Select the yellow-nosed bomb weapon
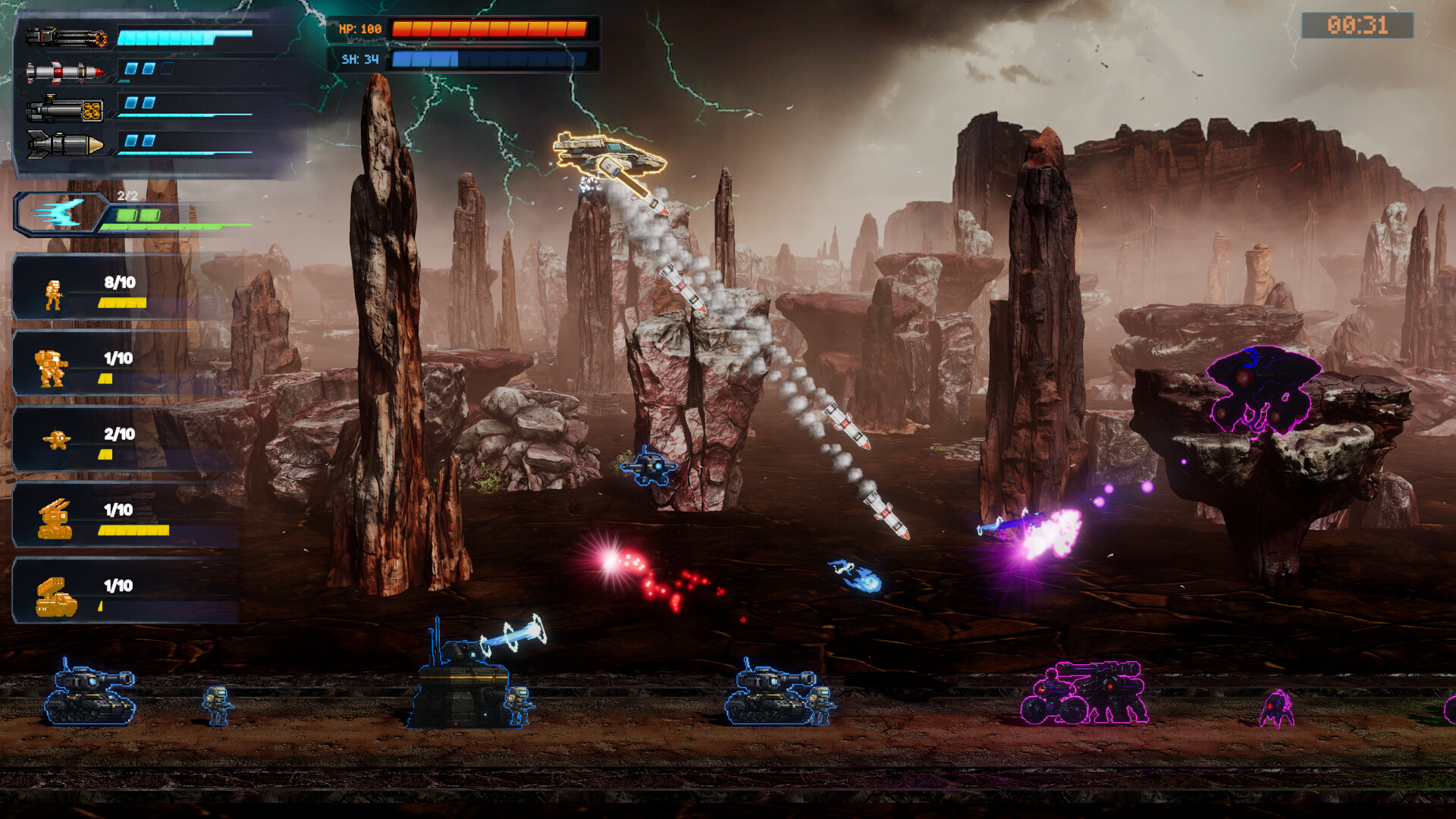Image resolution: width=1456 pixels, height=819 pixels. (x=65, y=143)
